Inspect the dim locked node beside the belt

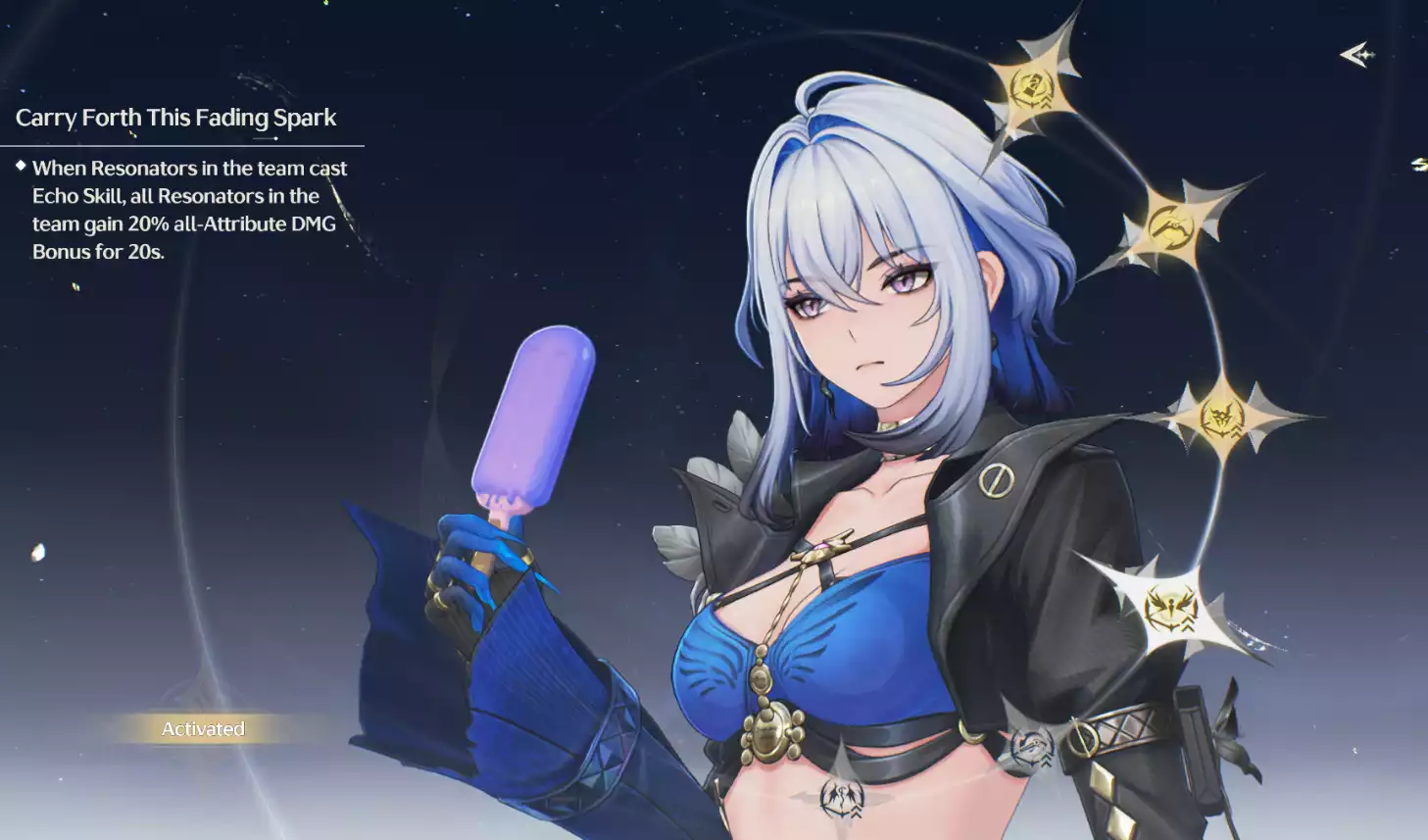[x=1032, y=748]
